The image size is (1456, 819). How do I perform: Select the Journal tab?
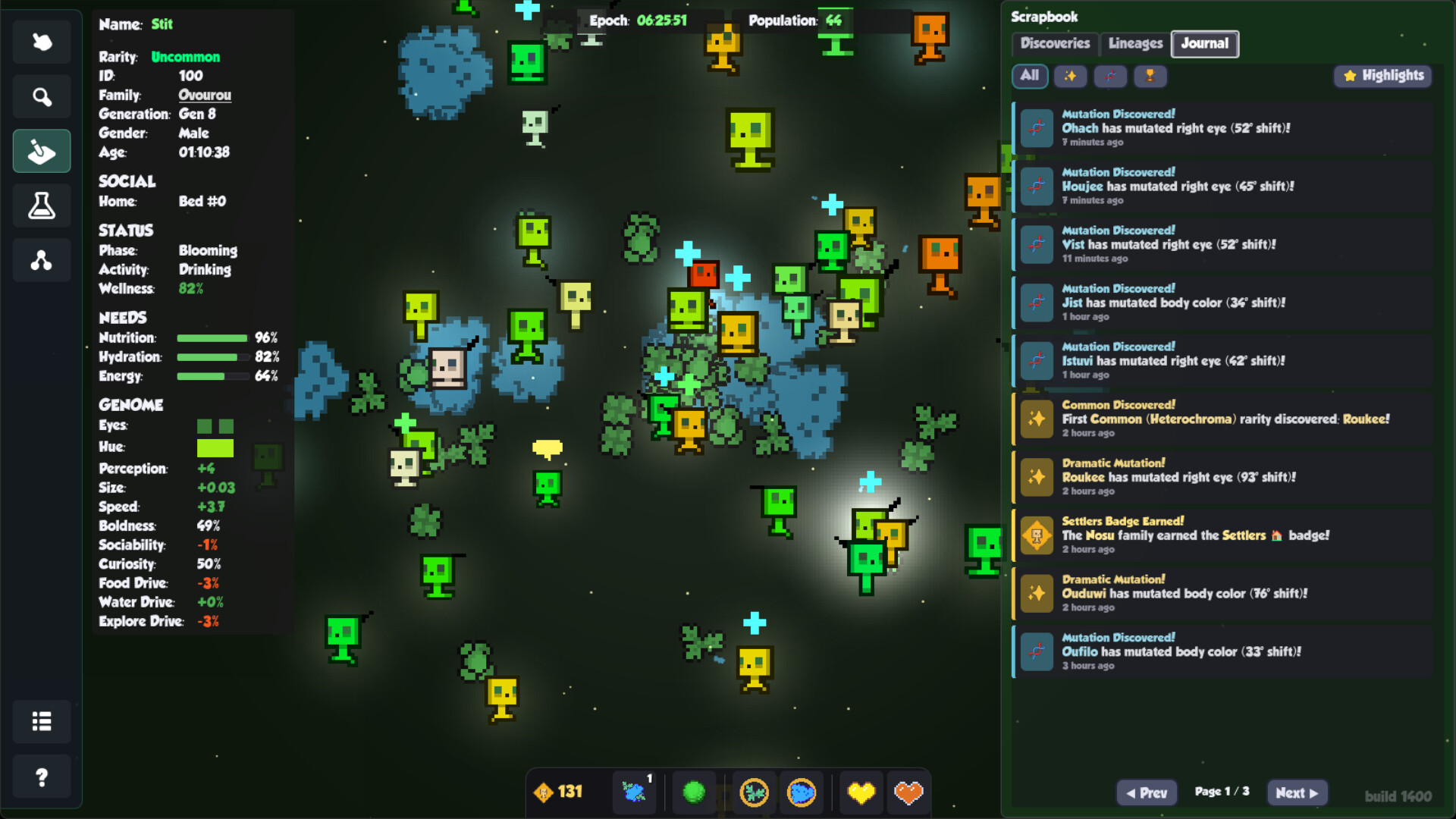[1204, 44]
